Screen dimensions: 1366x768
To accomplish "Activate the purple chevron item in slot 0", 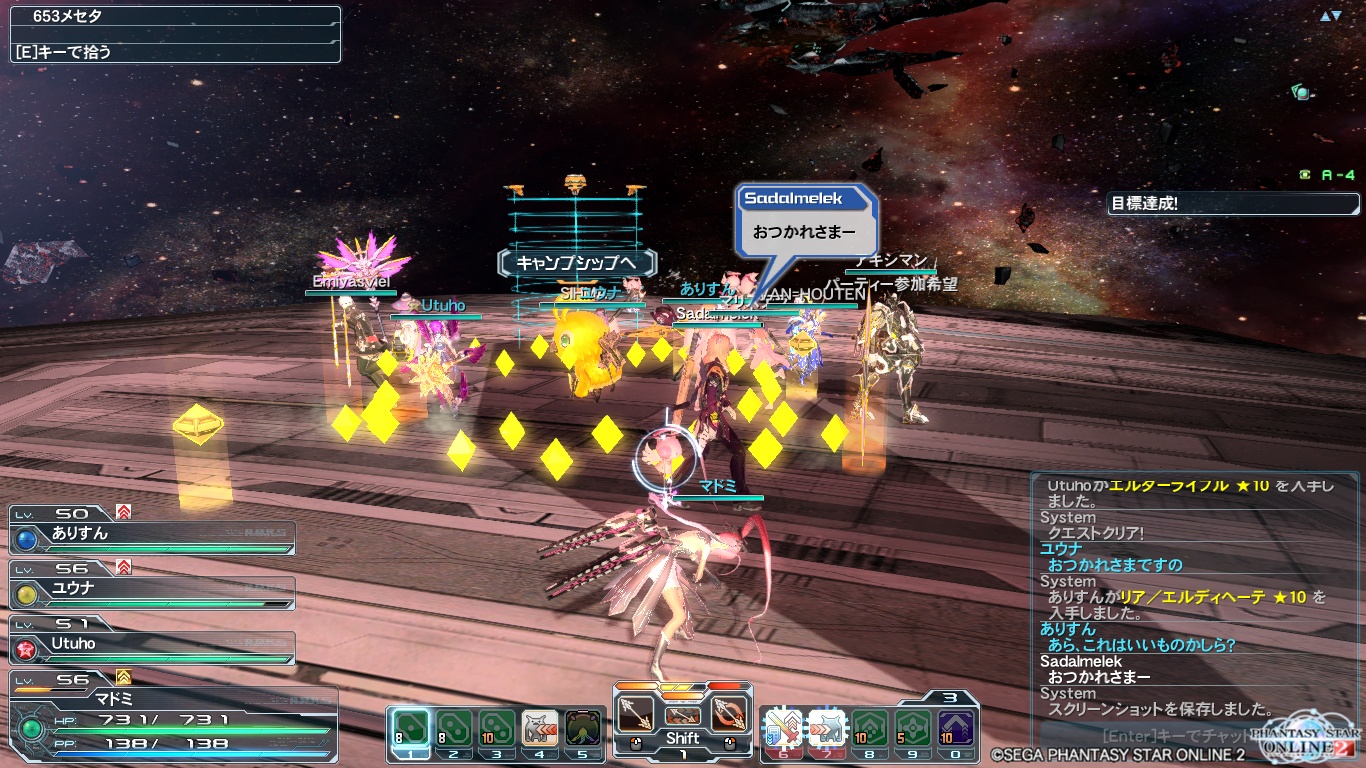I will click(957, 728).
